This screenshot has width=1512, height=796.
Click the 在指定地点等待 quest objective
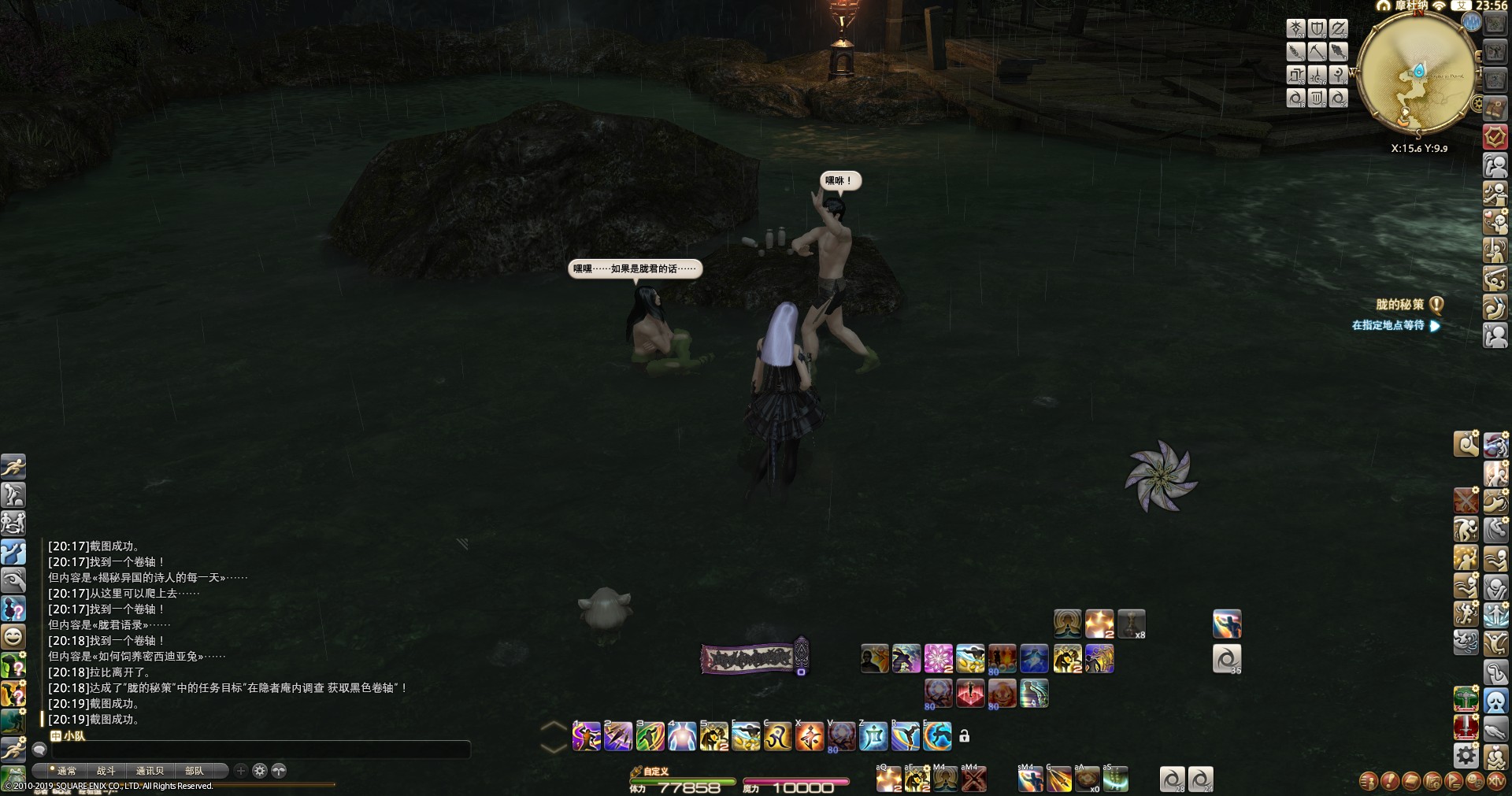pos(1388,325)
